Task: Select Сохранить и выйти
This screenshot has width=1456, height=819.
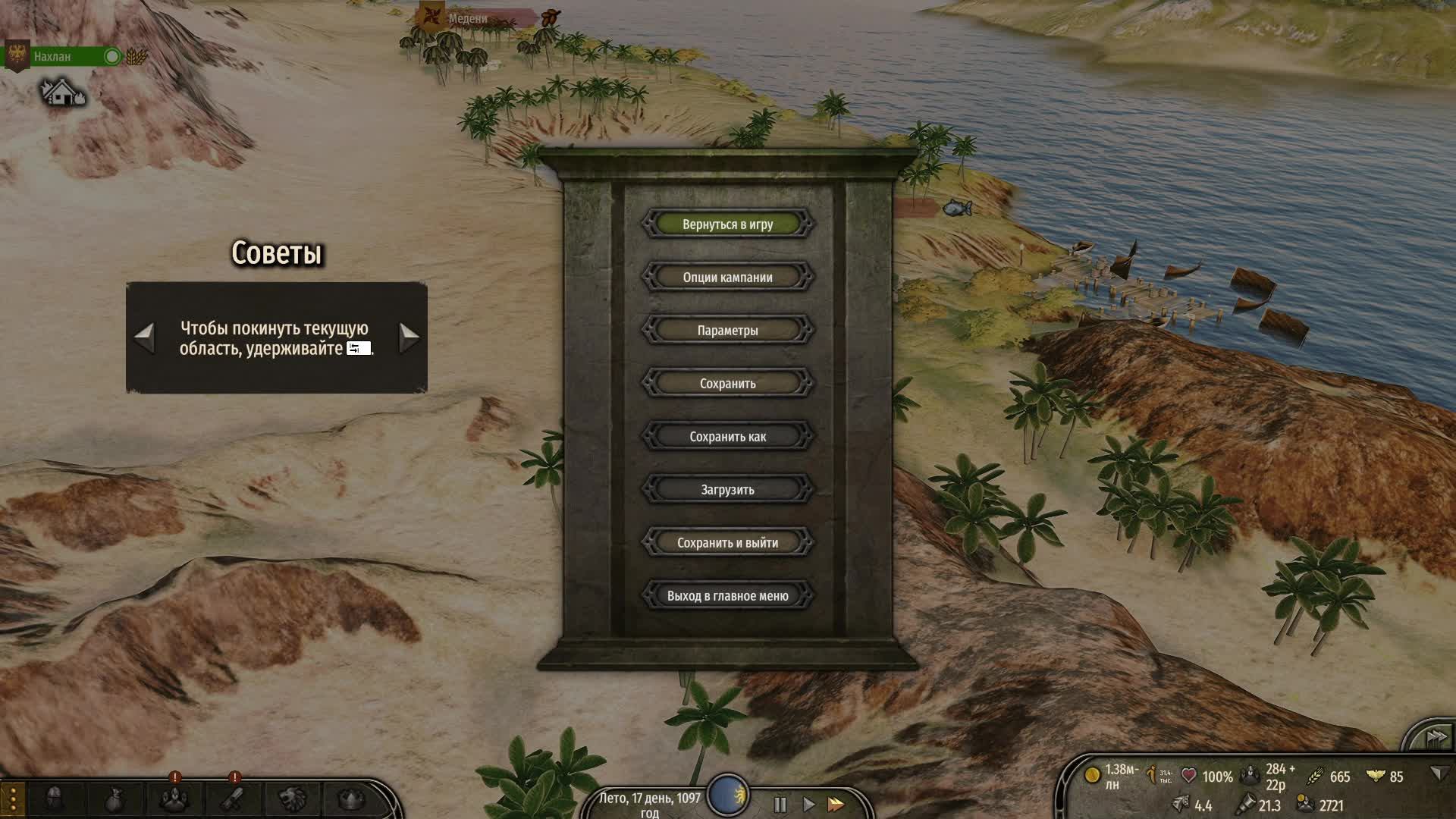Action: [727, 543]
